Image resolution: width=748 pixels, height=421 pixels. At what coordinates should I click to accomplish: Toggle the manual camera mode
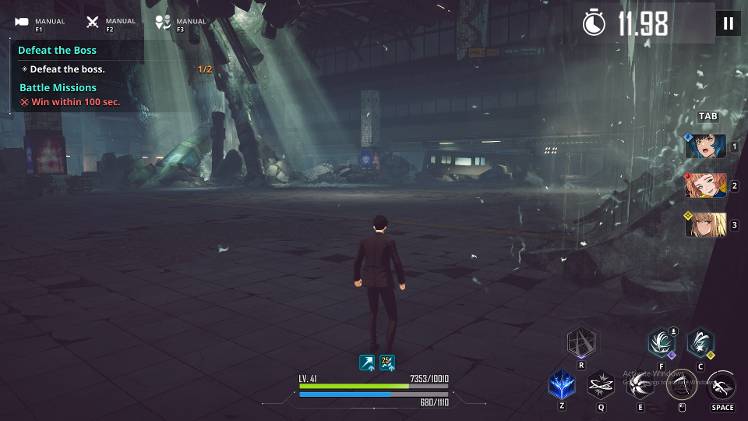[x=22, y=22]
